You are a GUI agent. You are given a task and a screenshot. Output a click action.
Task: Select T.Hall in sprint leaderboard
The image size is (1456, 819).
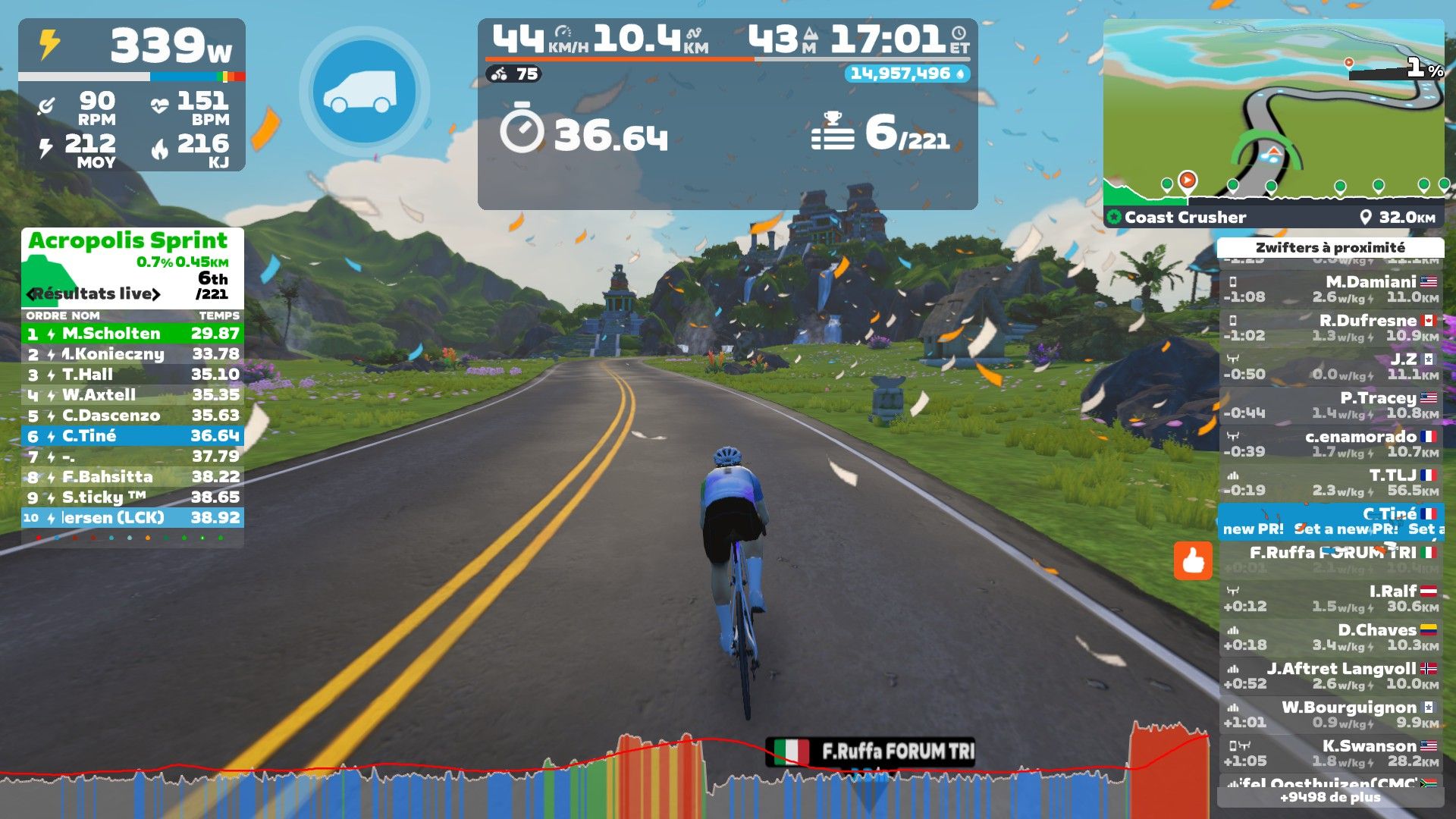pos(132,375)
